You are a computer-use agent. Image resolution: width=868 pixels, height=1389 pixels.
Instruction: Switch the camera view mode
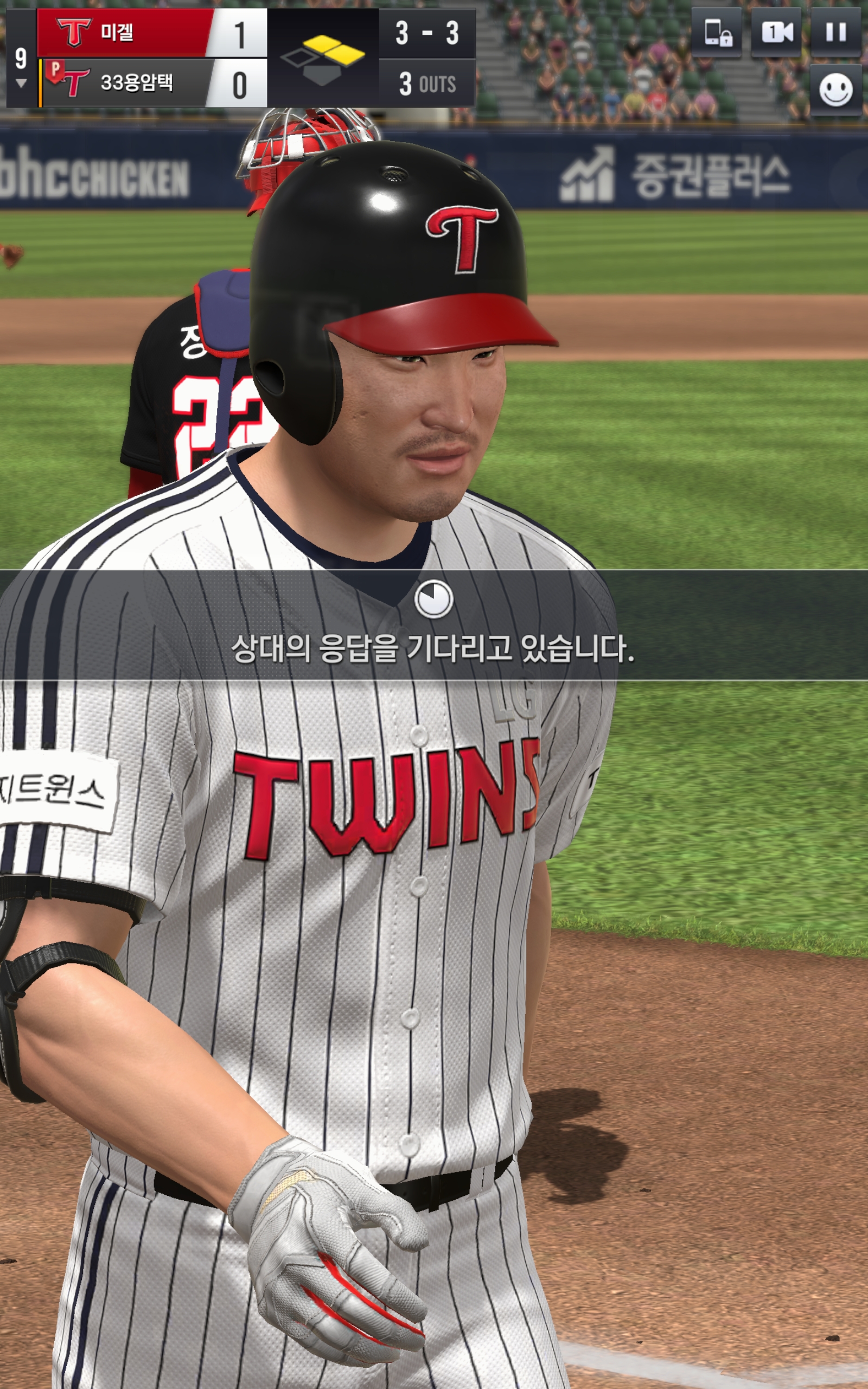click(x=776, y=32)
